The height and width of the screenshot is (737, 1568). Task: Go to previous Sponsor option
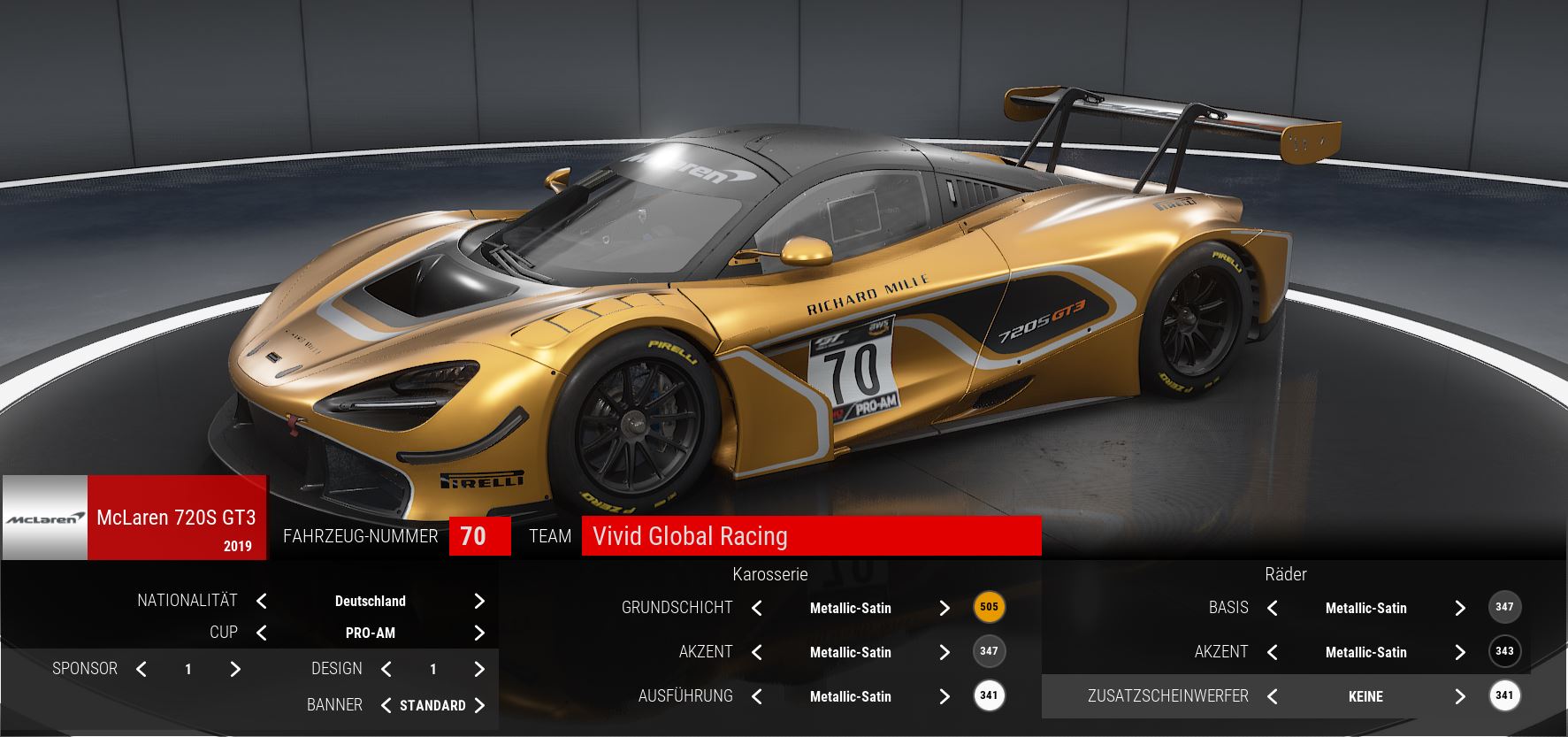[x=142, y=670]
